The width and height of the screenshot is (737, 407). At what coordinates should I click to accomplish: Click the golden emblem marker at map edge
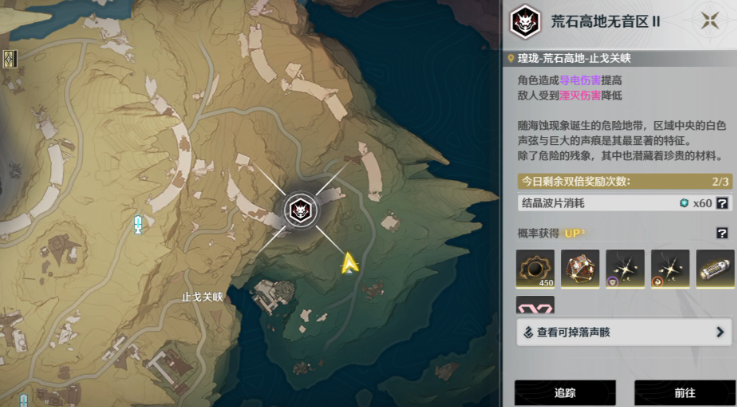[8, 59]
